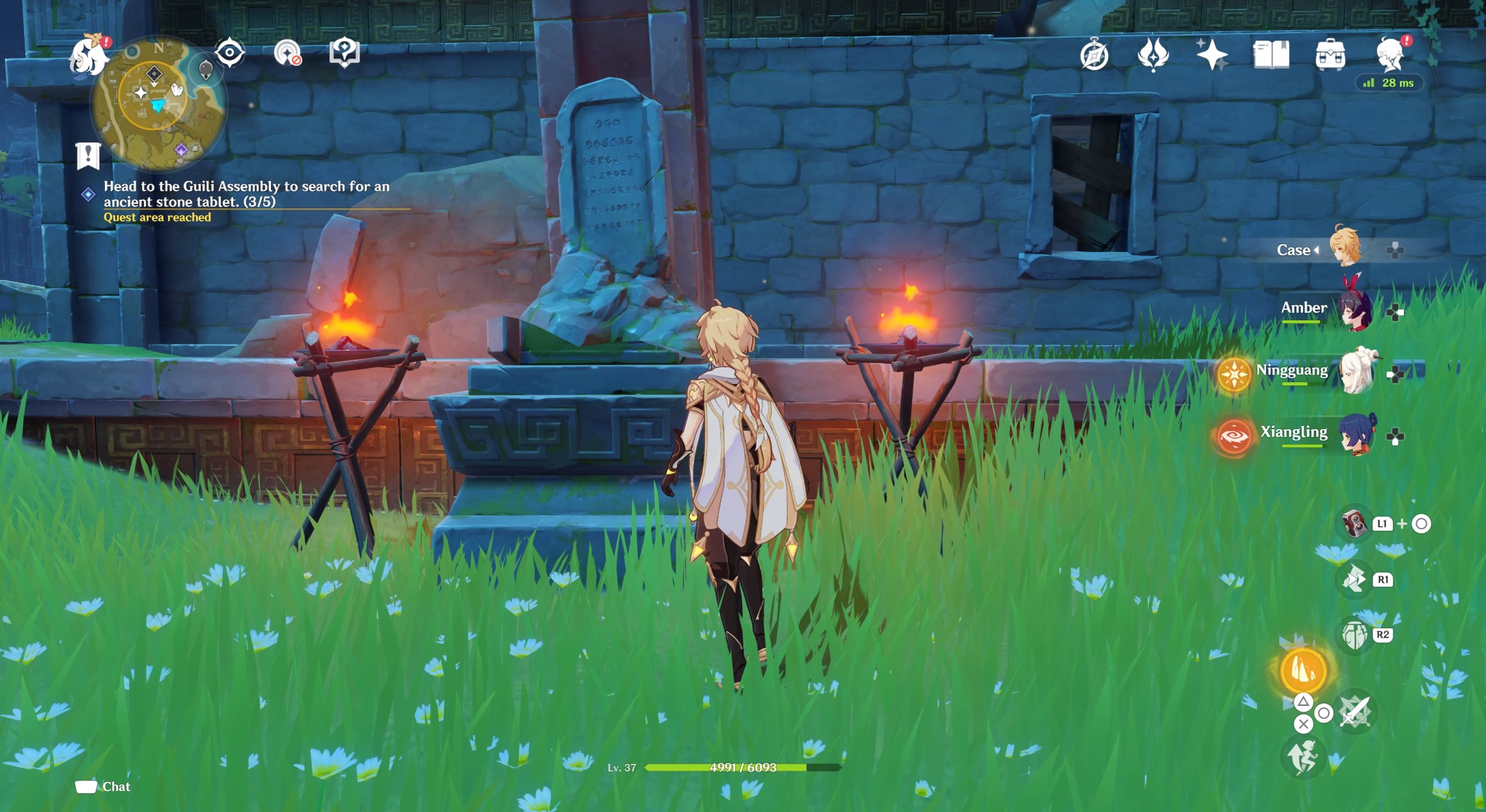
Task: Activate the sprint running figure icon
Action: point(1302,757)
